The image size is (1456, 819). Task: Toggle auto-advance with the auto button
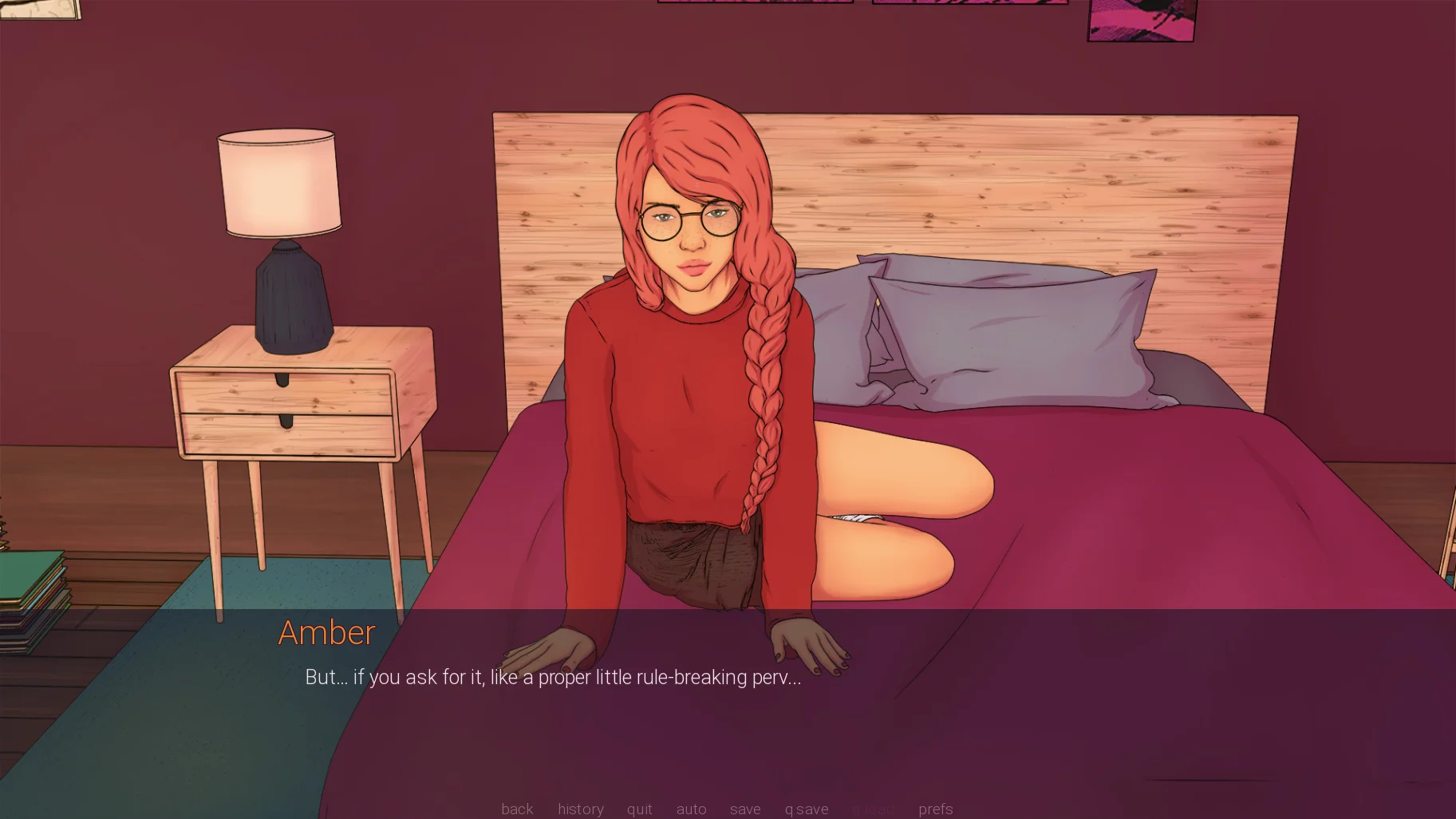(x=691, y=809)
